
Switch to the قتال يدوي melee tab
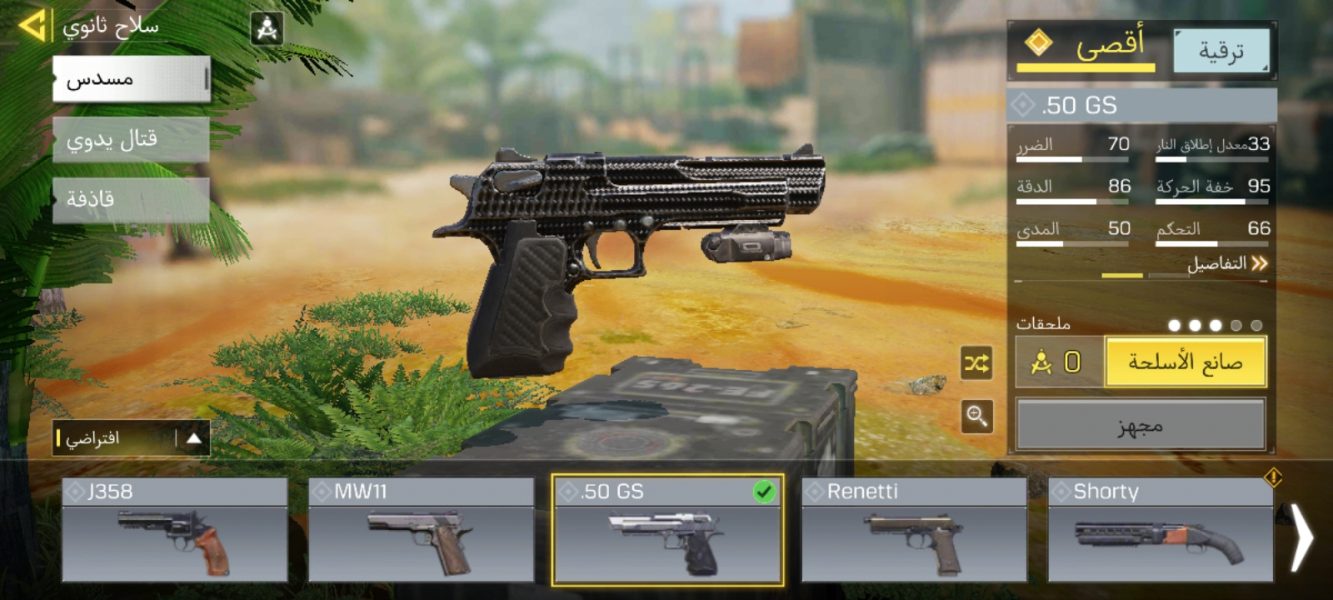(x=131, y=139)
